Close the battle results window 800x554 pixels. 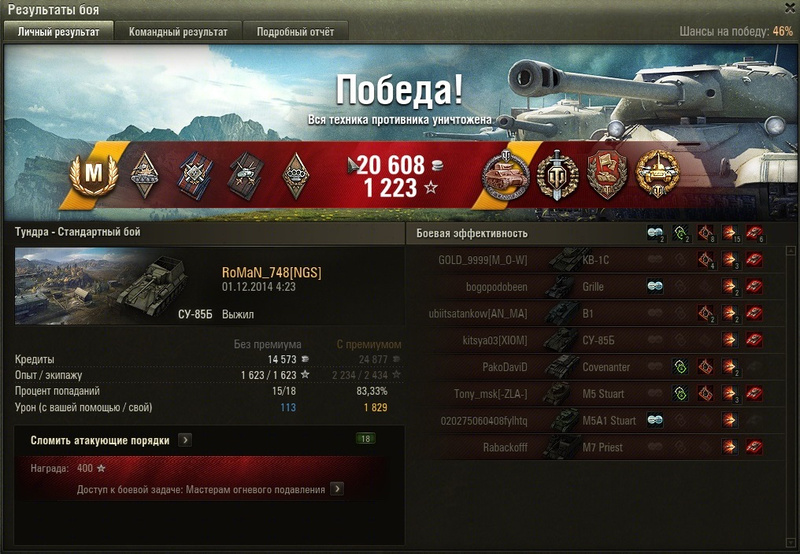point(789,8)
